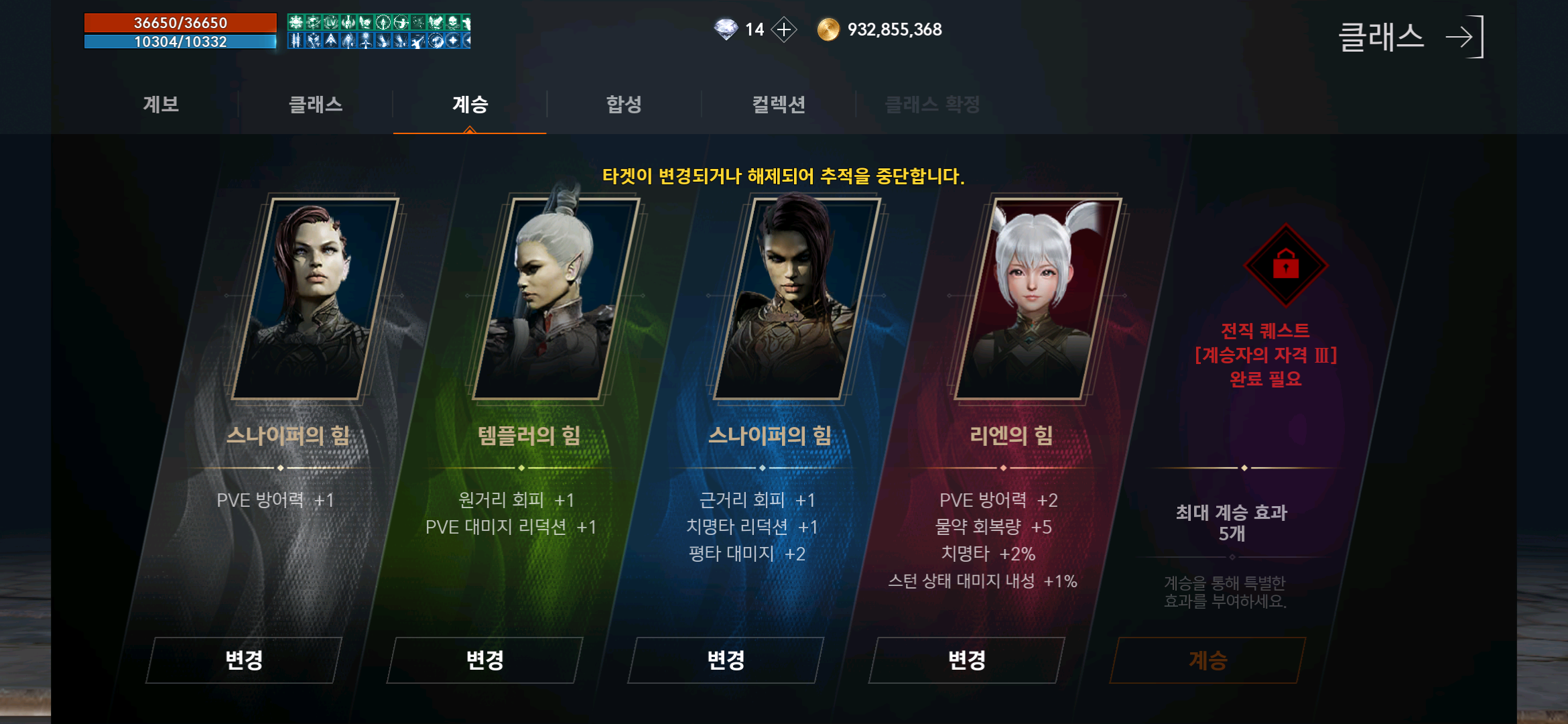Image resolution: width=1568 pixels, height=724 pixels.
Task: Click the crosshair target buff icon
Action: pyautogui.click(x=384, y=23)
